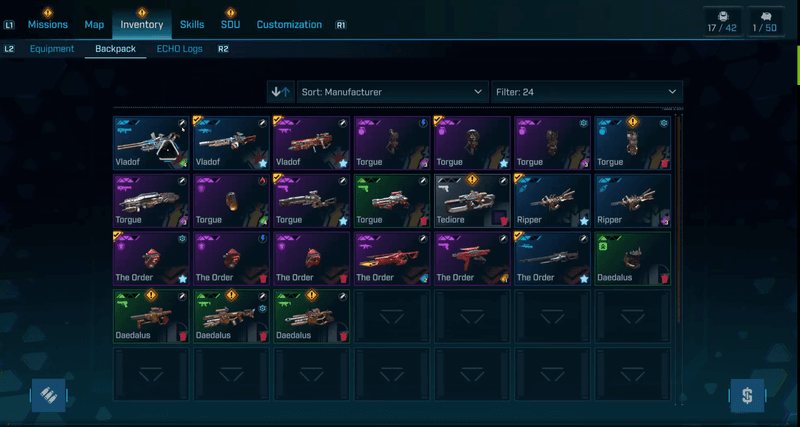Click the dollar sign button
Image resolution: width=800 pixels, height=427 pixels.
click(x=746, y=395)
